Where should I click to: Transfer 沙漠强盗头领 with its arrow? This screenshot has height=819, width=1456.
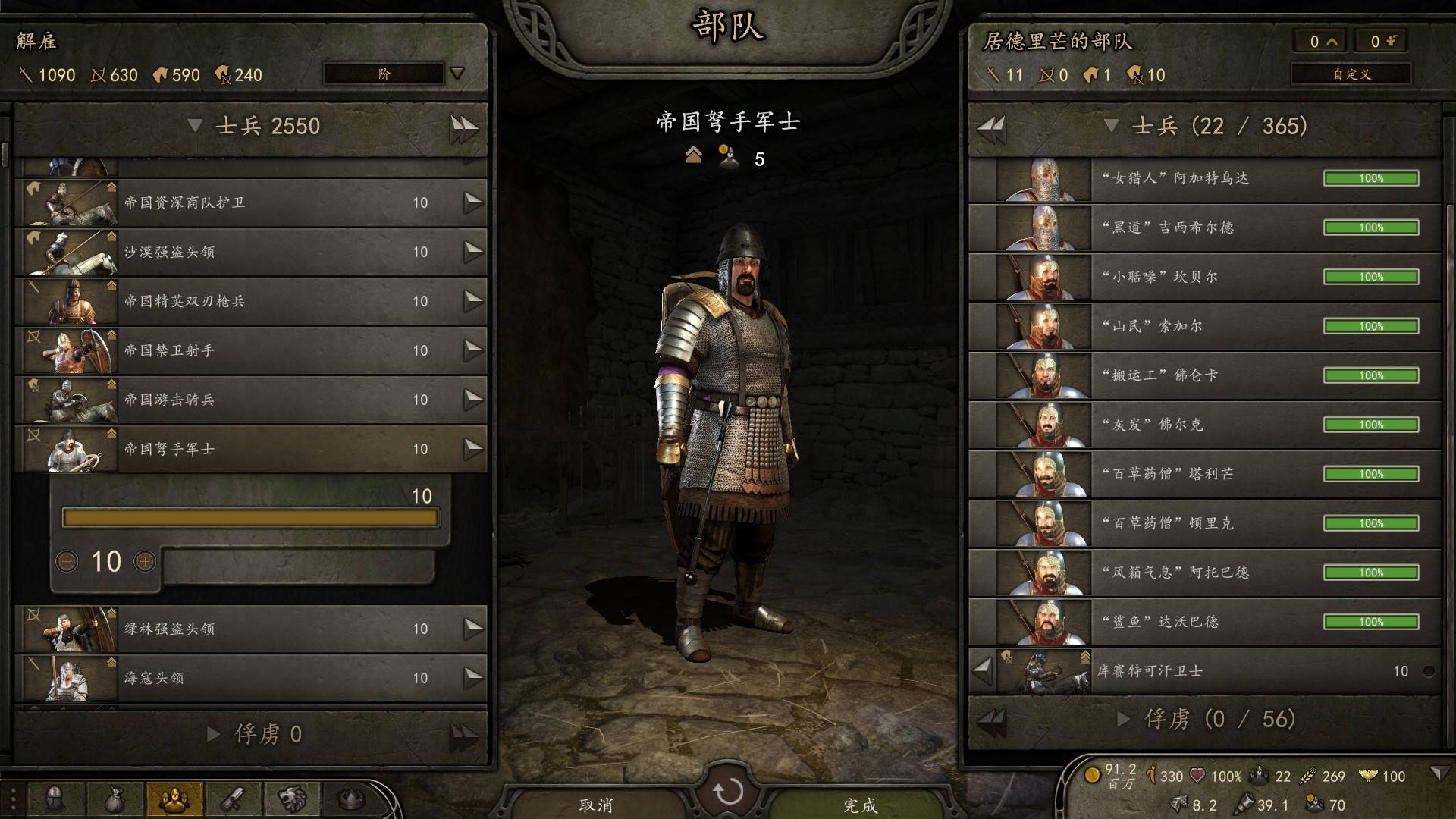[x=473, y=252]
